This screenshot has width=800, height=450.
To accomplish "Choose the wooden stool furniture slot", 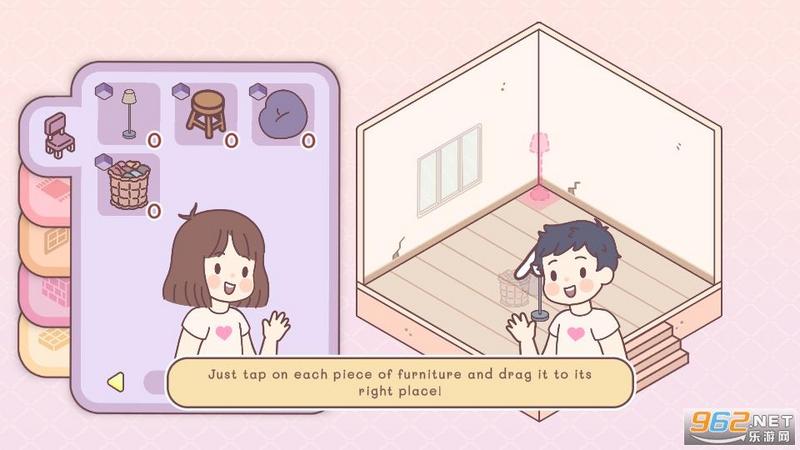I will 206,115.
